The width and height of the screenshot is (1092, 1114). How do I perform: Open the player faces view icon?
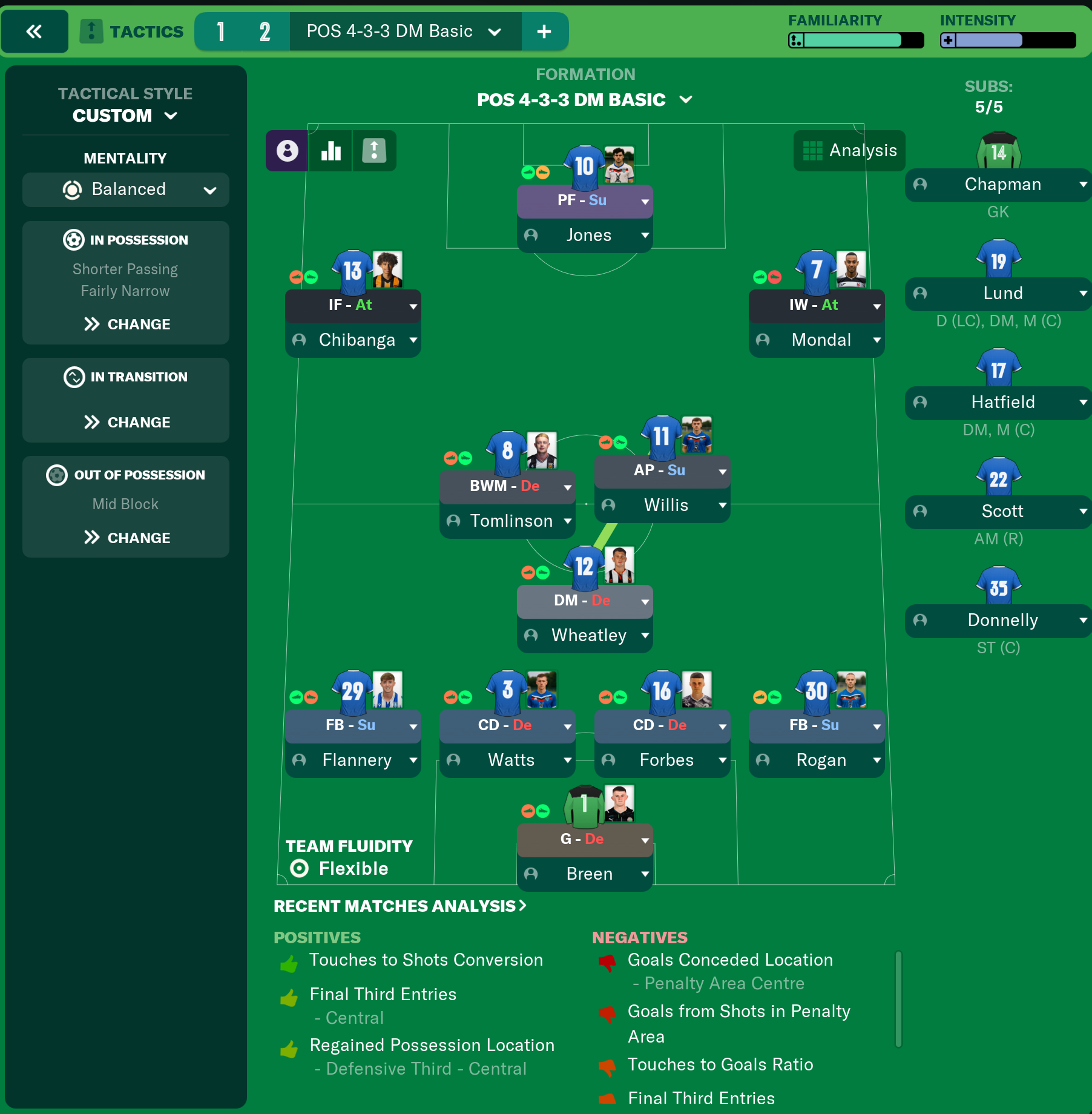click(x=287, y=151)
